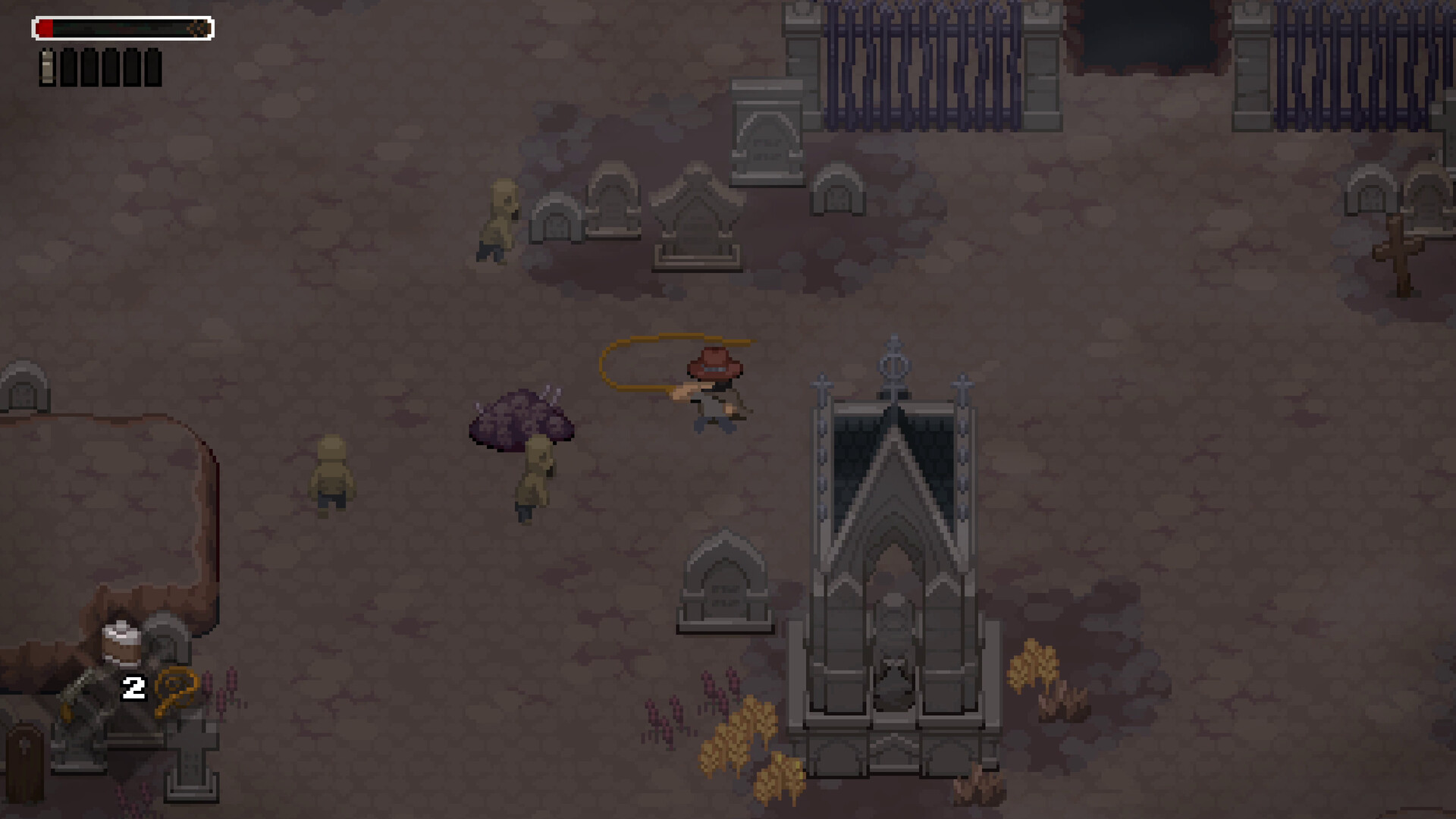Click the number 2 pickup counter
1456x819 pixels.
point(133,689)
